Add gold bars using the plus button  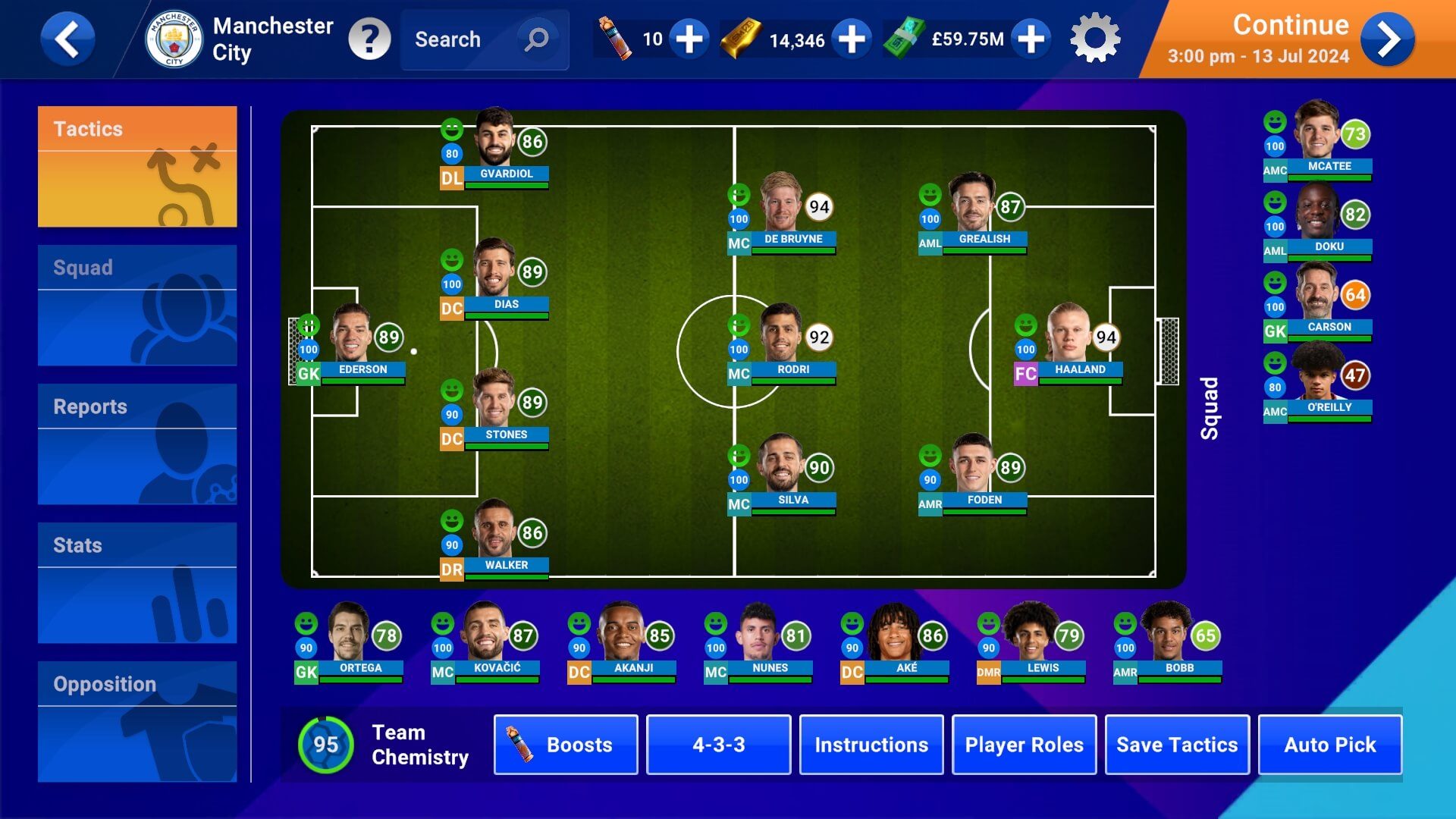[851, 39]
